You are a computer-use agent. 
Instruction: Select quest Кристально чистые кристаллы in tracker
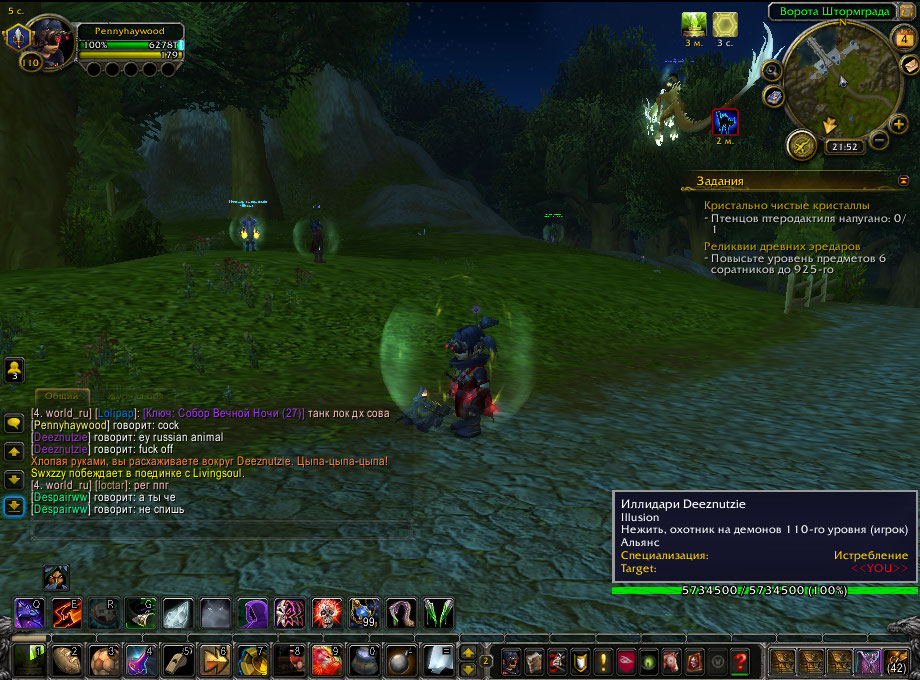point(786,205)
